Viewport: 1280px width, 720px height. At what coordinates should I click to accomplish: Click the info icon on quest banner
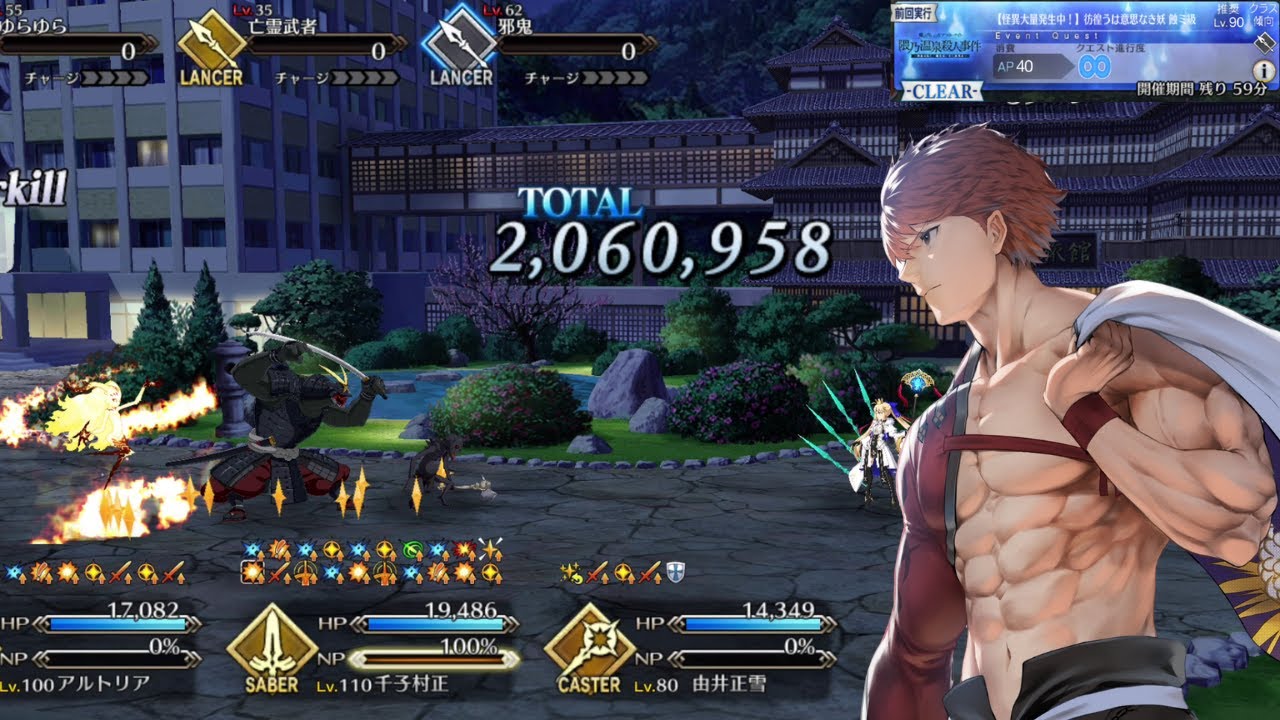[x=1263, y=69]
